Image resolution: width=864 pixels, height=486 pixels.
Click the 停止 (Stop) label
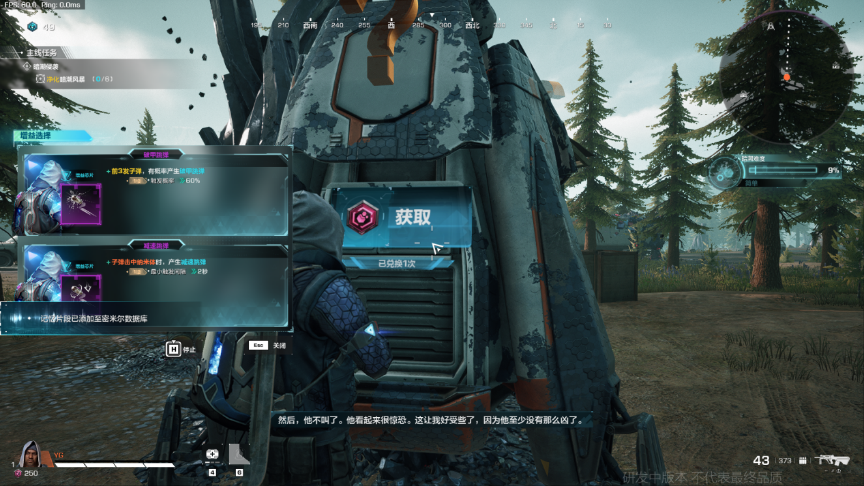coord(189,349)
